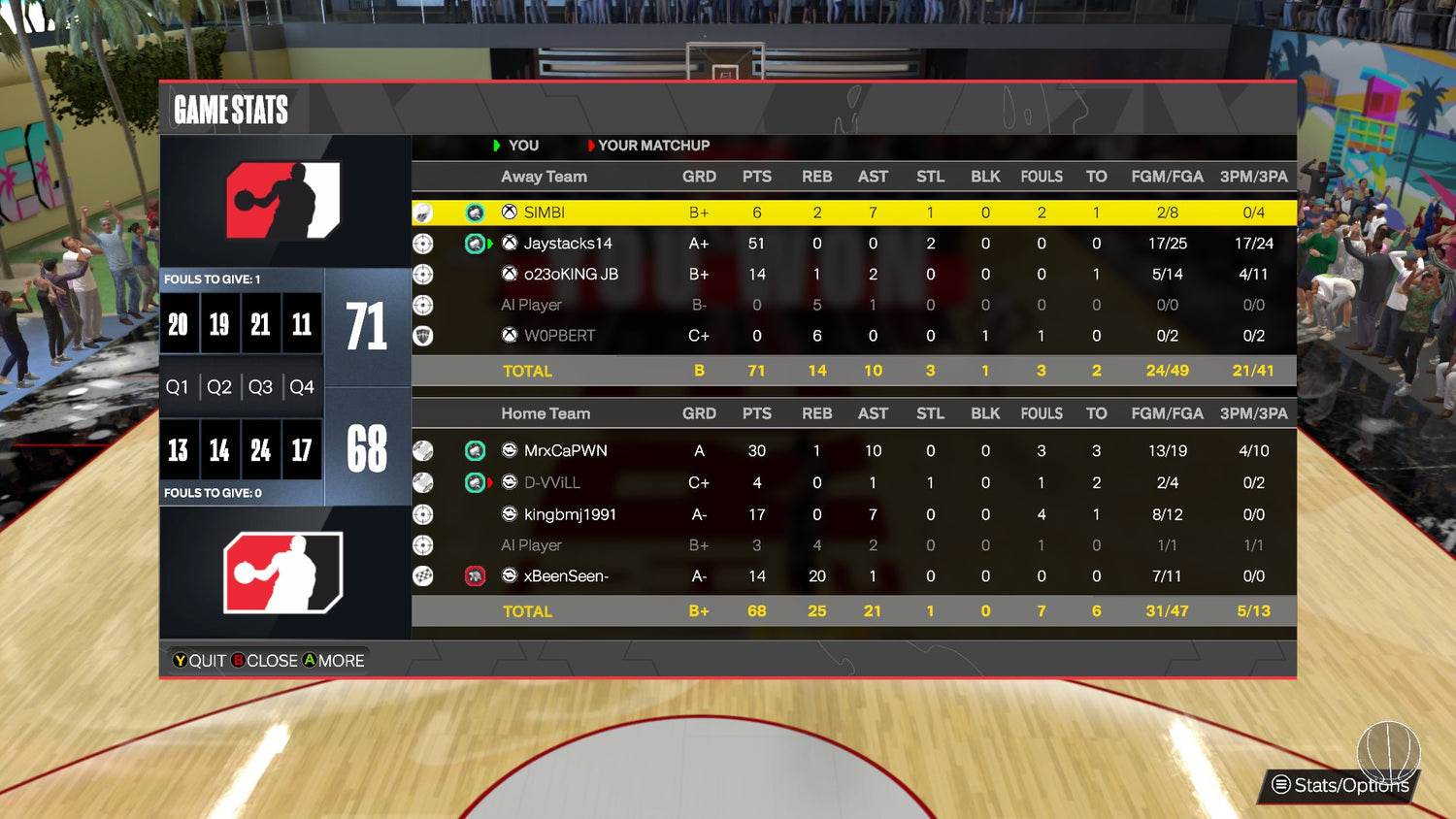This screenshot has height=819, width=1456.
Task: Click xBeenSeen-'s red player badge icon
Action: [x=475, y=575]
